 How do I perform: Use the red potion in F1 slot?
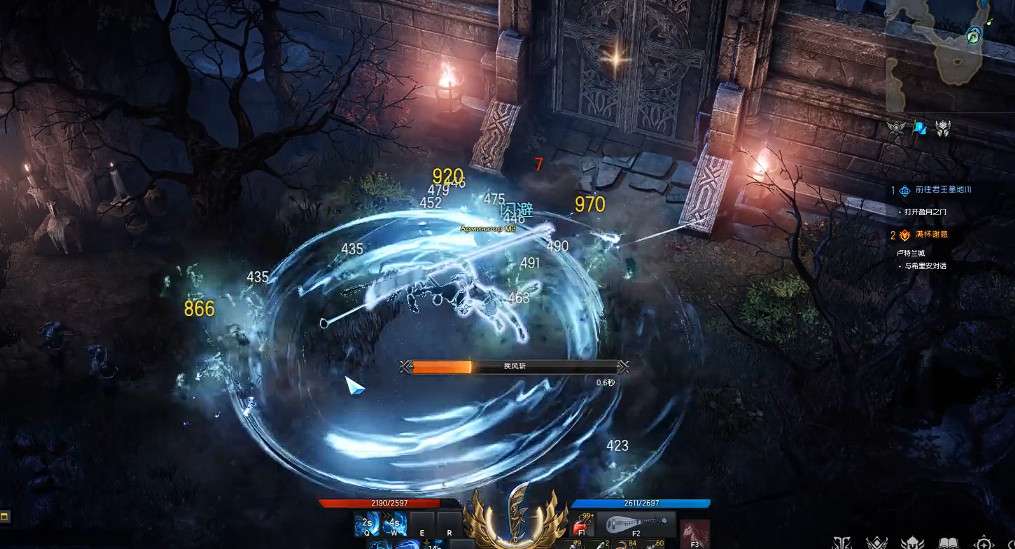coord(583,524)
